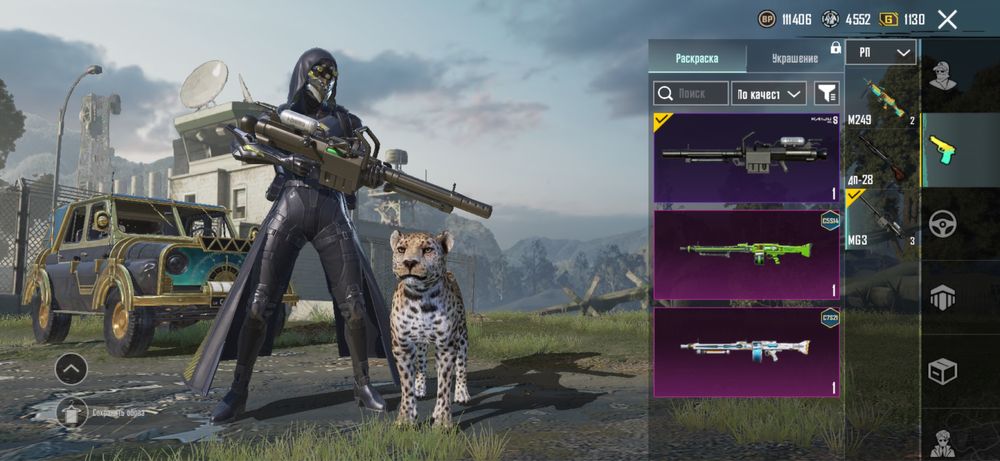Viewport: 1000px width, 461px height.
Task: Select the equipped dark MG3 skin
Action: 746,158
